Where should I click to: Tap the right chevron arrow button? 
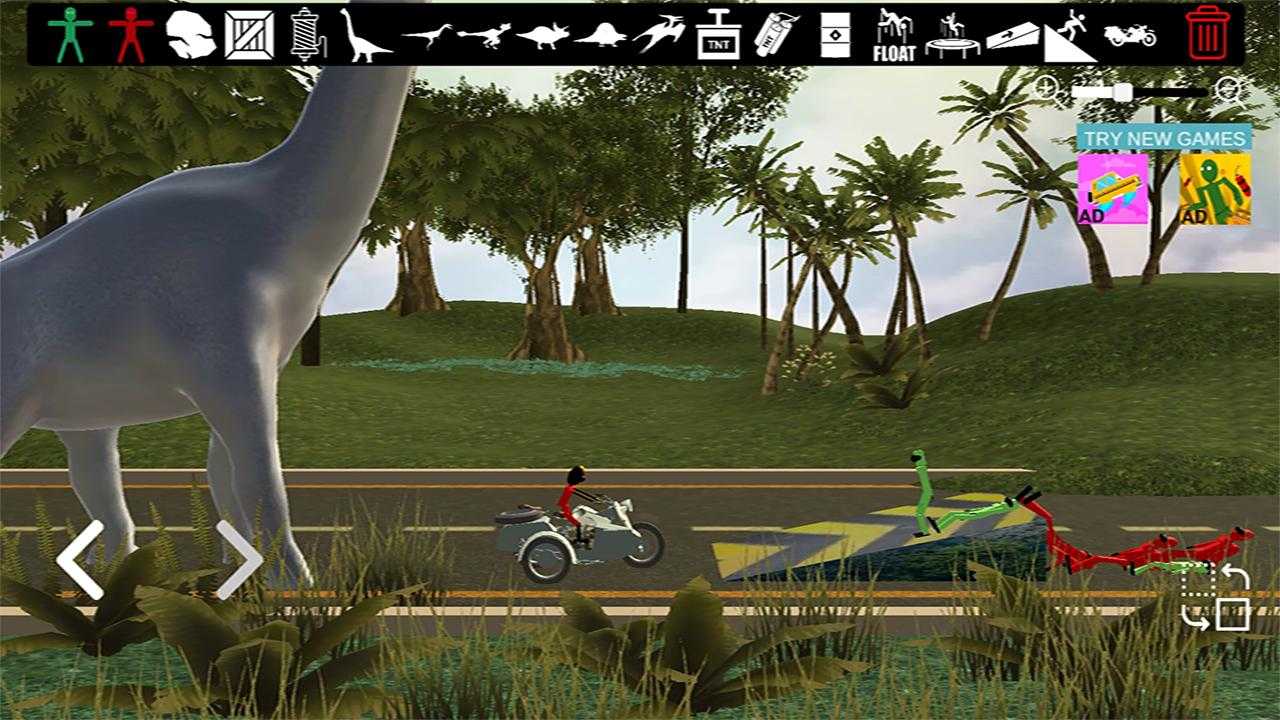(x=239, y=560)
